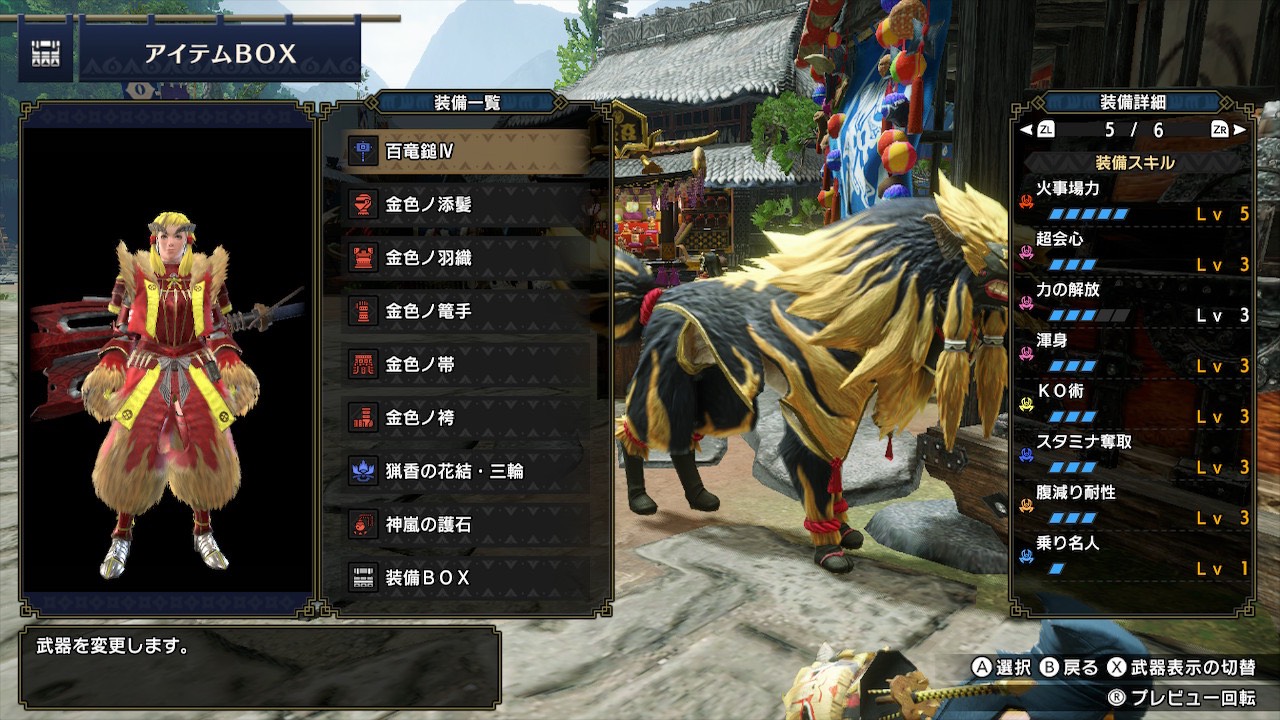Choose the 金色ノ袴 leg armor
The height and width of the screenshot is (720, 1280).
466,418
